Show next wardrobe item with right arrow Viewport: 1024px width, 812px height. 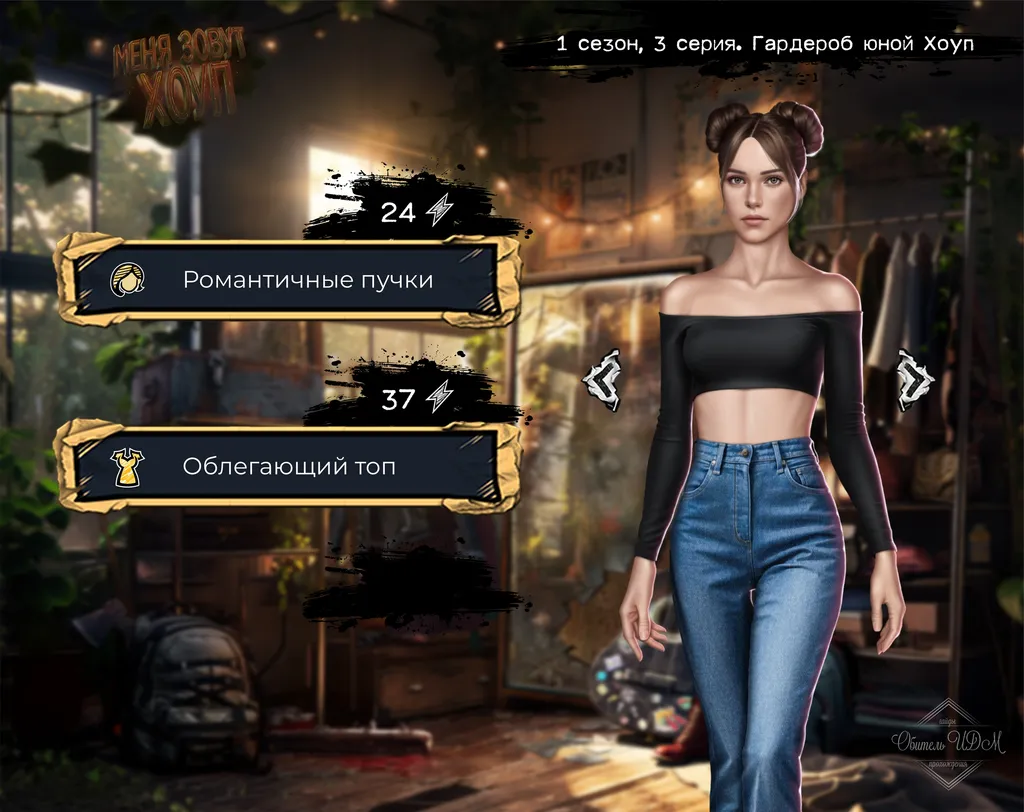[914, 380]
